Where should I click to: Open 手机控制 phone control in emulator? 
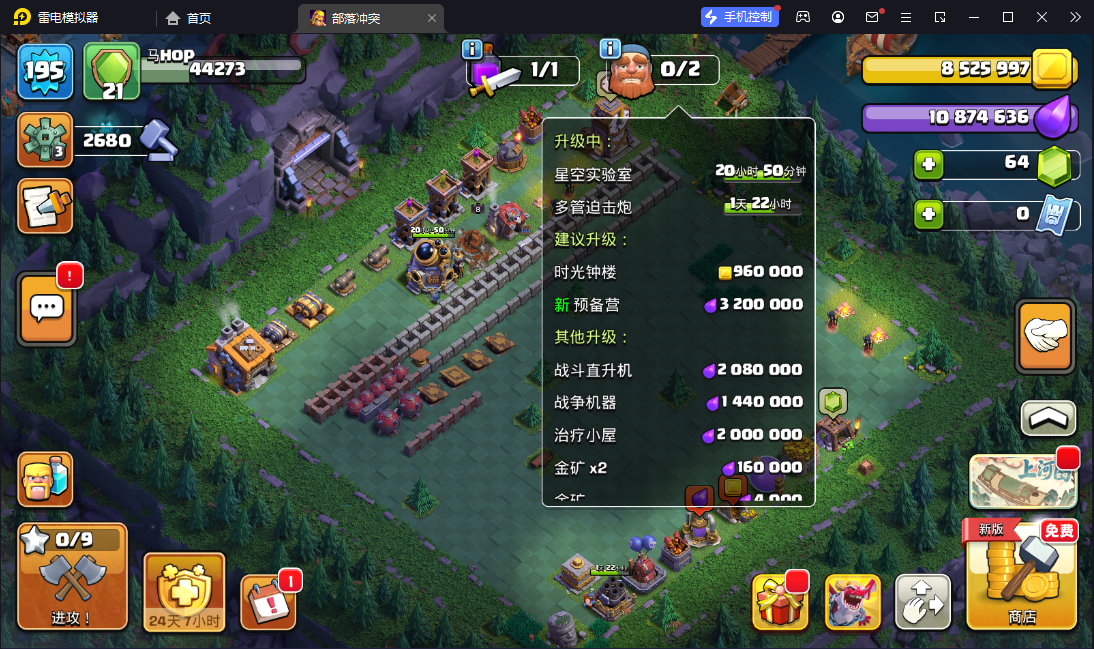739,17
